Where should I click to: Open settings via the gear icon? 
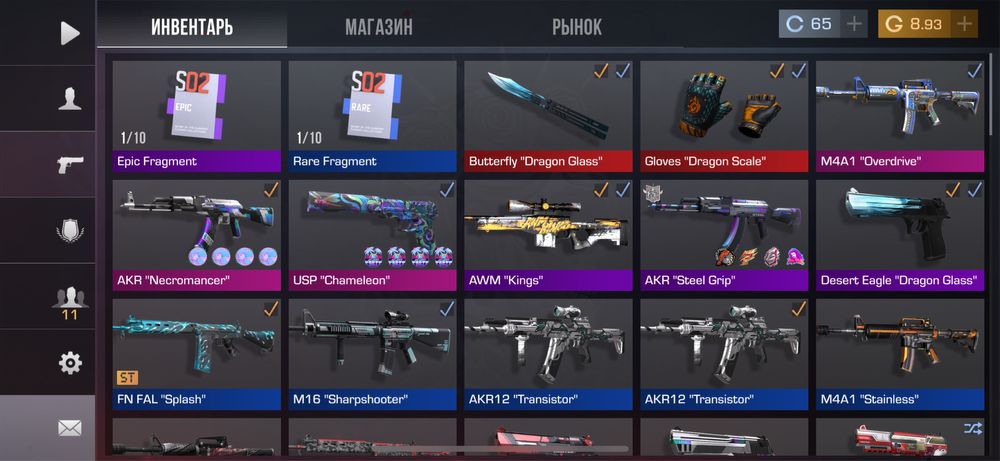pyautogui.click(x=69, y=363)
